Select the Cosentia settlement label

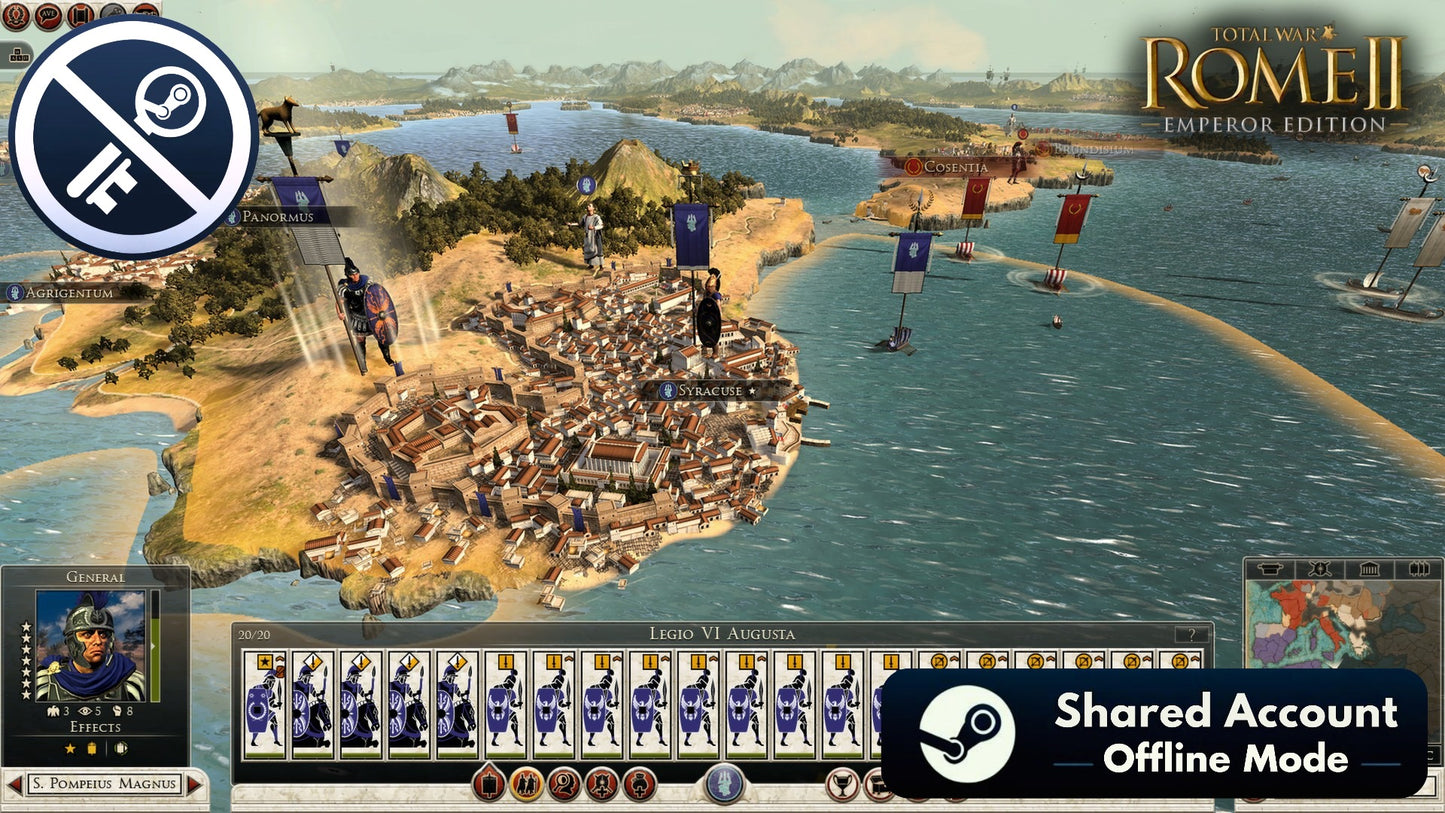(954, 167)
